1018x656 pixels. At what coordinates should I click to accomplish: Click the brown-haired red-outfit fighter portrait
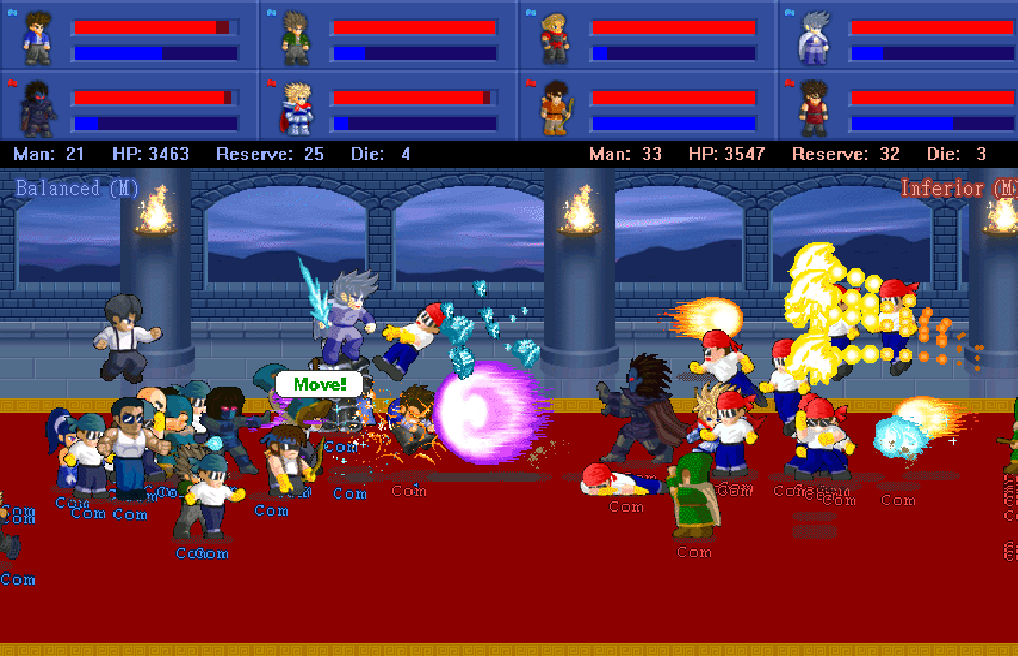(814, 107)
